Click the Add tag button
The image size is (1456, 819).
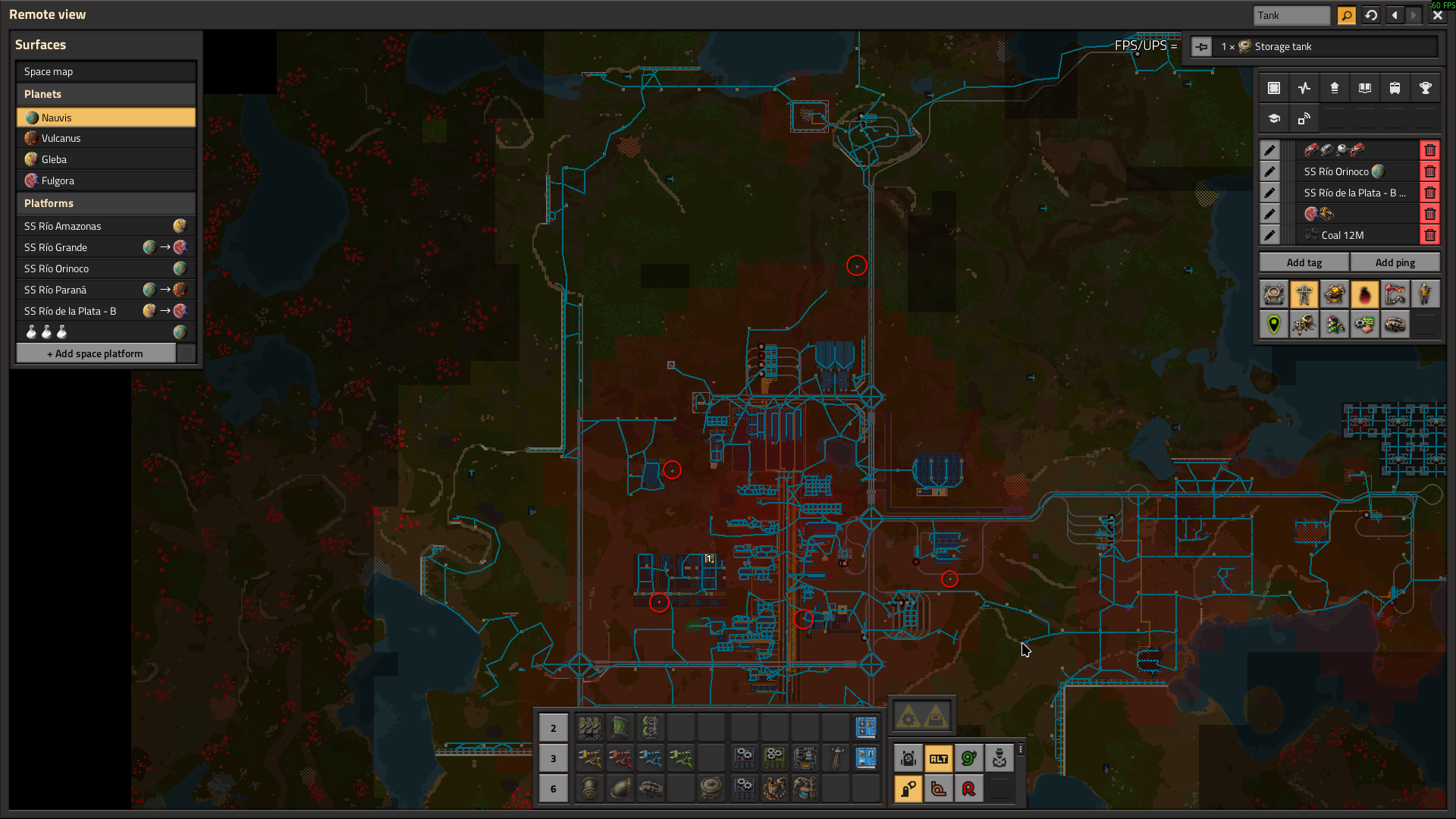(1304, 262)
